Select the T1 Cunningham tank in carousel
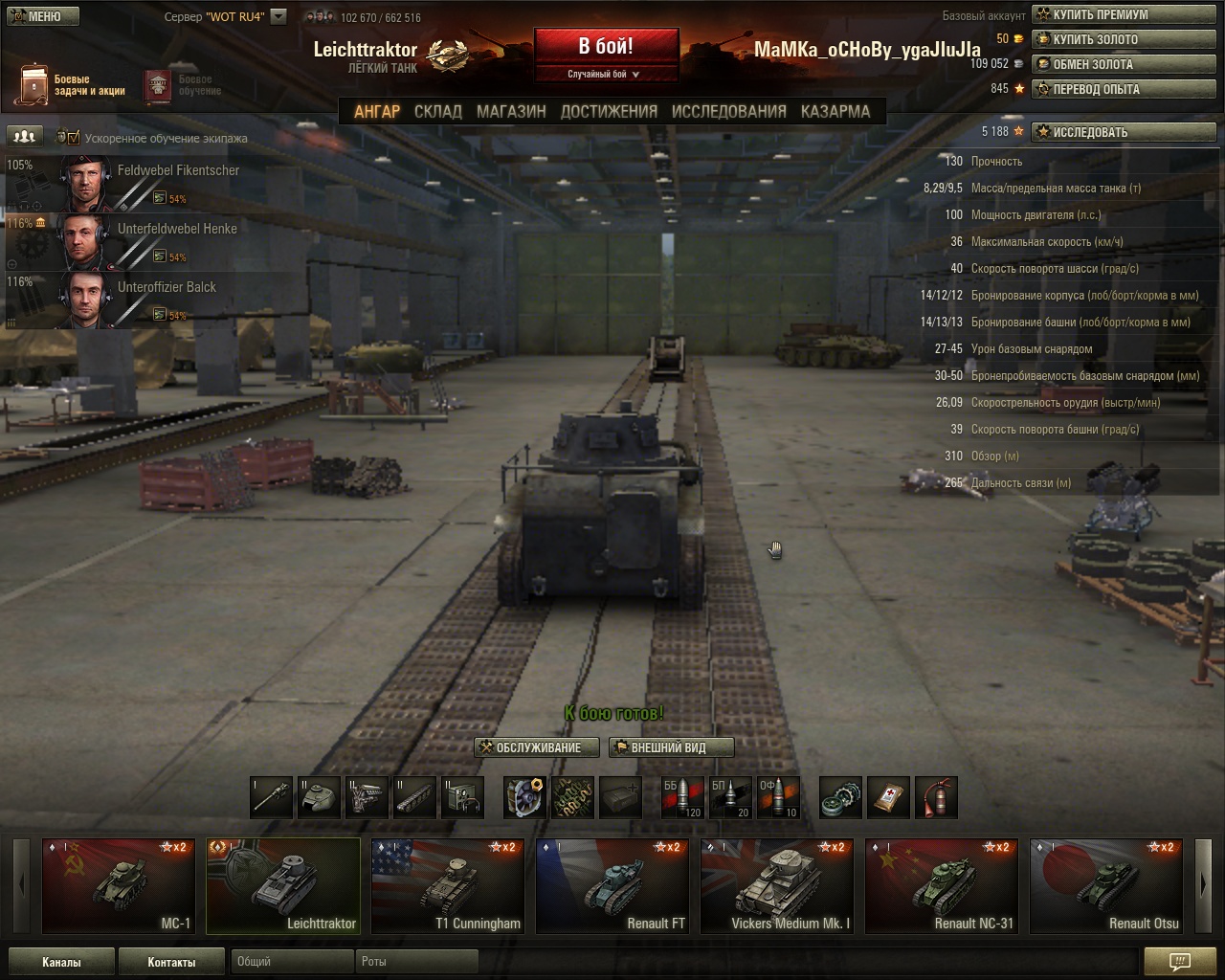This screenshot has height=980, width=1225. 448,886
